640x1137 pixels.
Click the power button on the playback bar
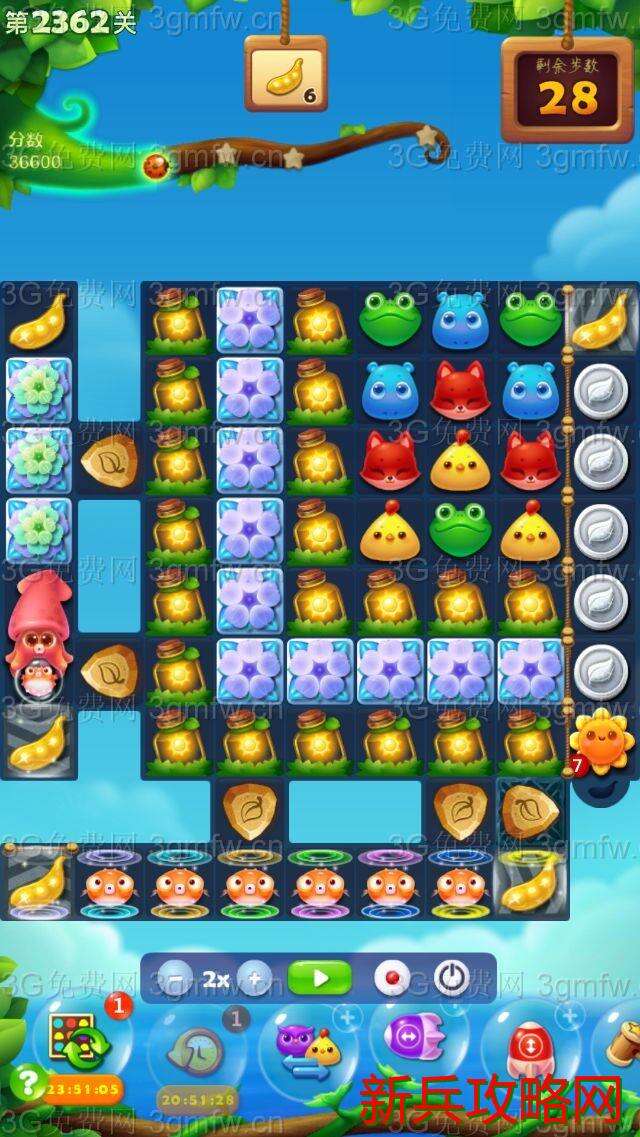(x=451, y=978)
